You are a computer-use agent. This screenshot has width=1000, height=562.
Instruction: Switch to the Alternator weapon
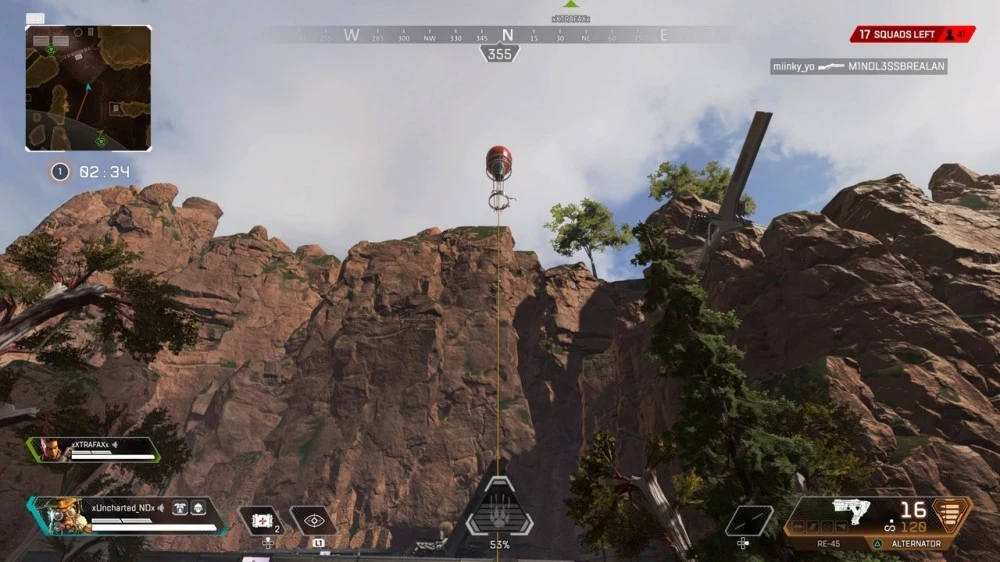[x=915, y=544]
